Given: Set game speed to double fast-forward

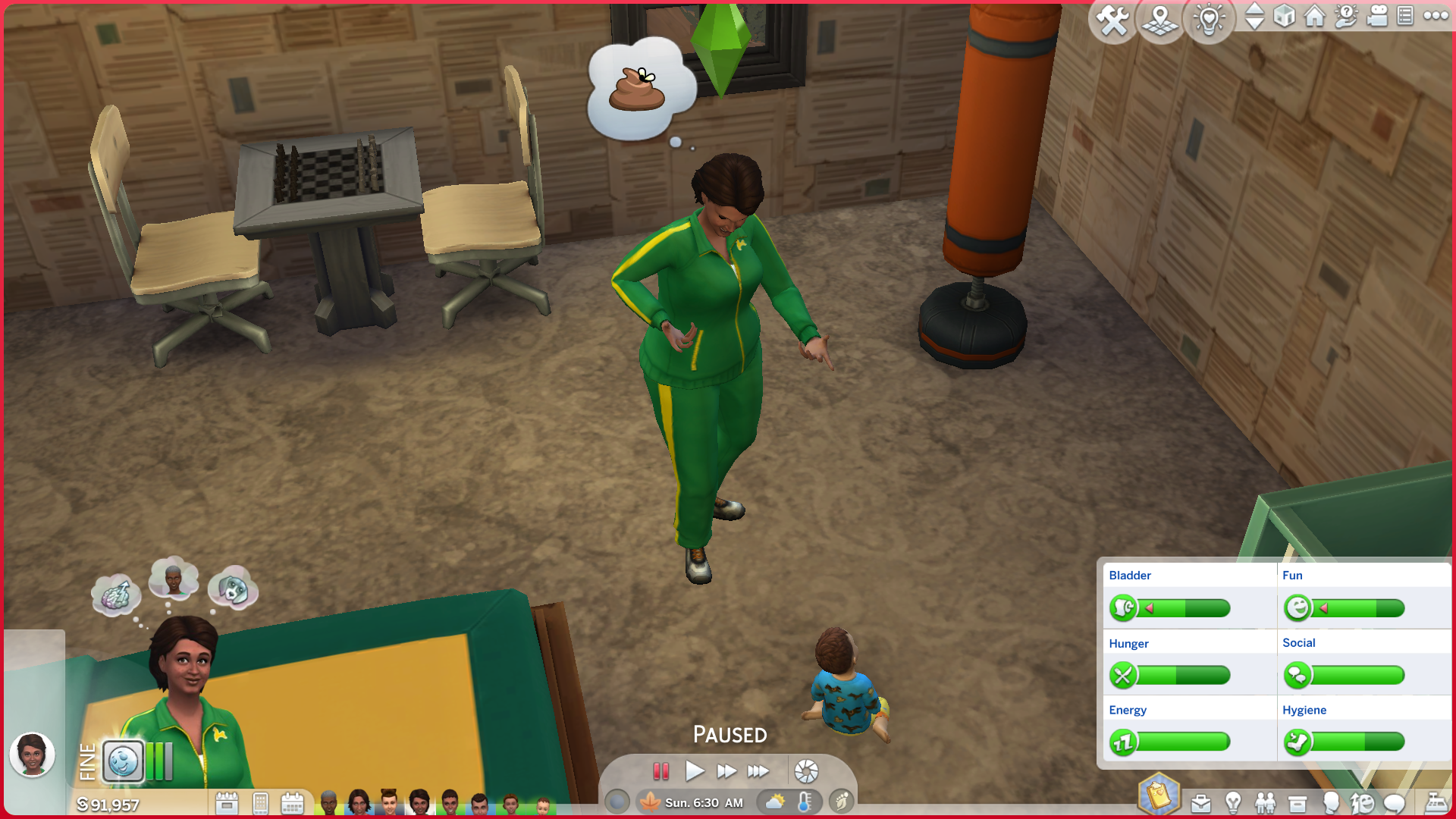Looking at the screenshot, I should click(x=726, y=771).
